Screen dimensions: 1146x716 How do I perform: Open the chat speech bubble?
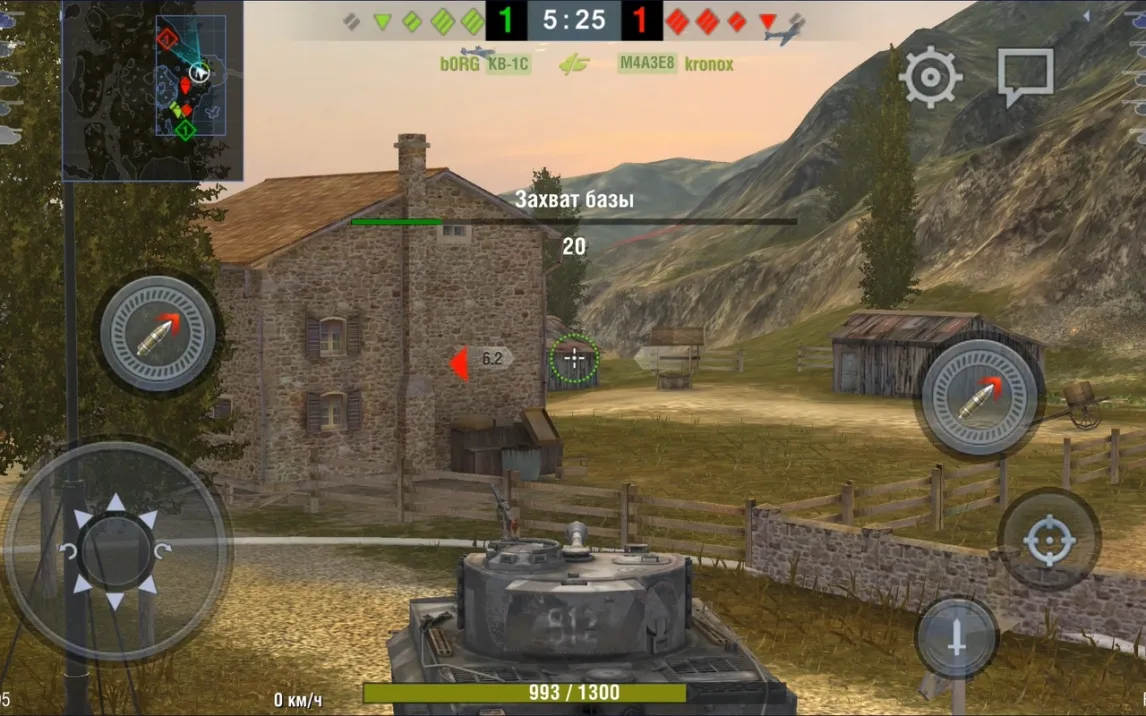(1025, 75)
